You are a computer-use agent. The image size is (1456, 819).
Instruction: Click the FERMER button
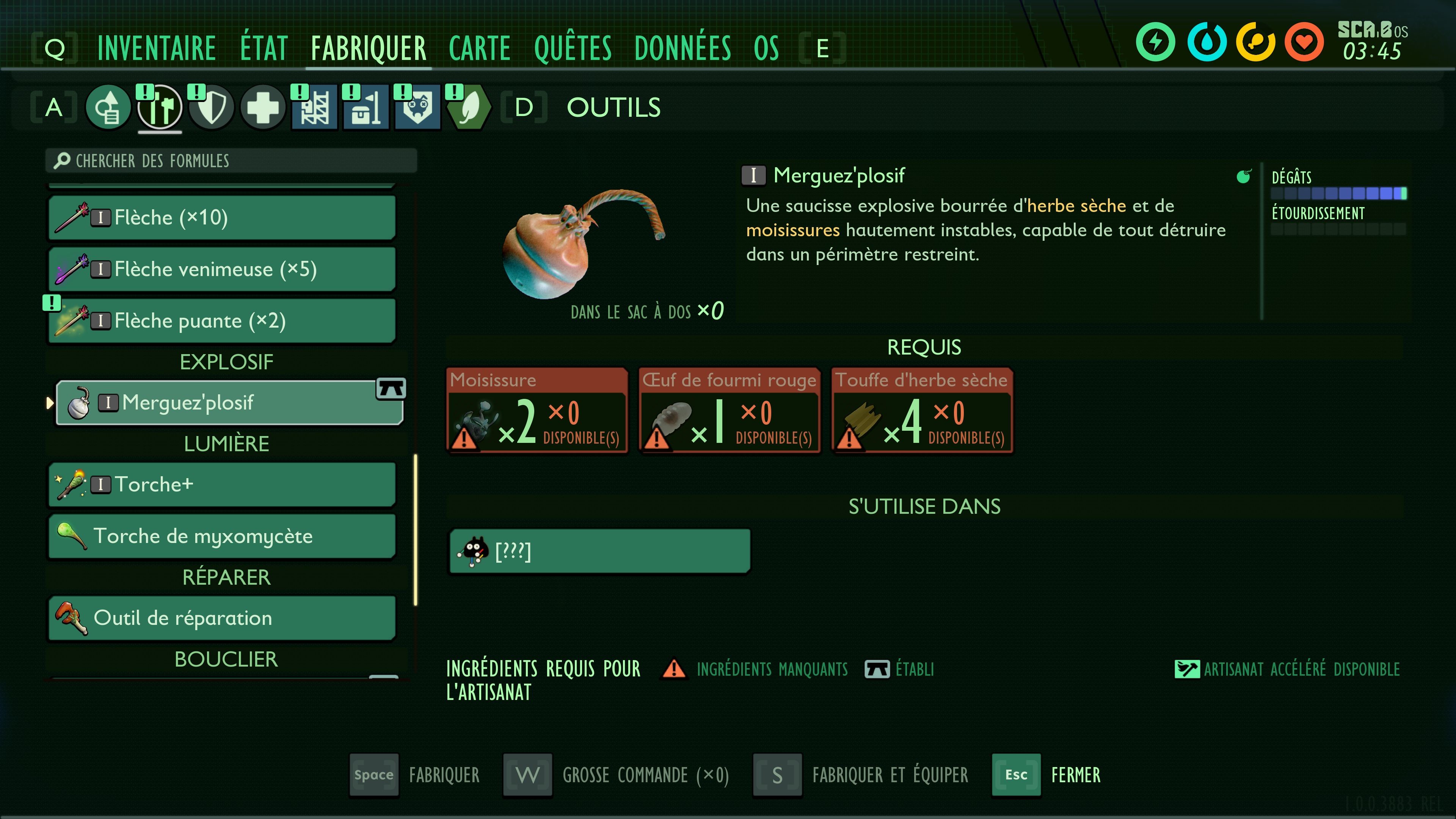(x=1075, y=775)
